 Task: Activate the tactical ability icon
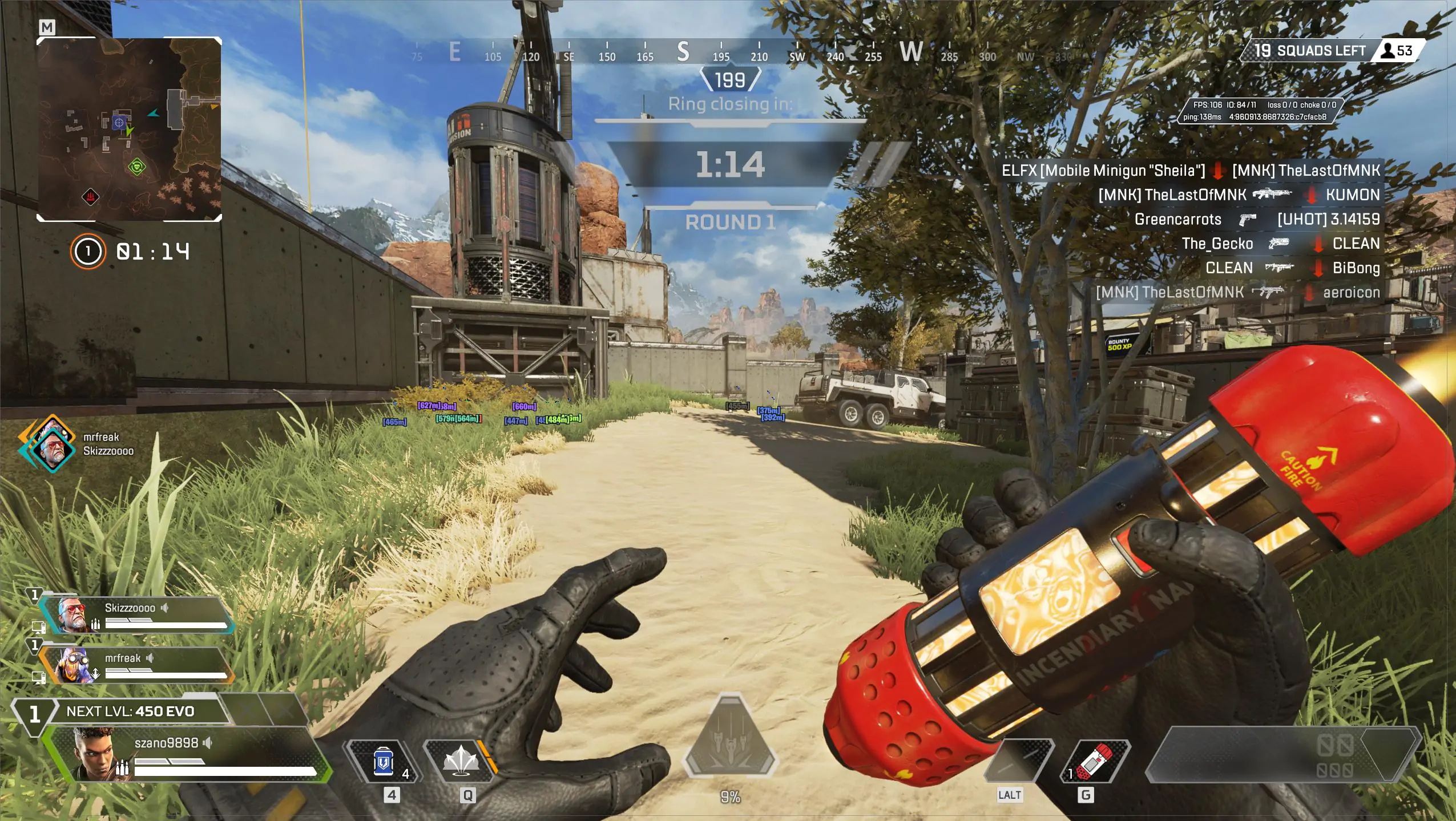click(x=461, y=761)
